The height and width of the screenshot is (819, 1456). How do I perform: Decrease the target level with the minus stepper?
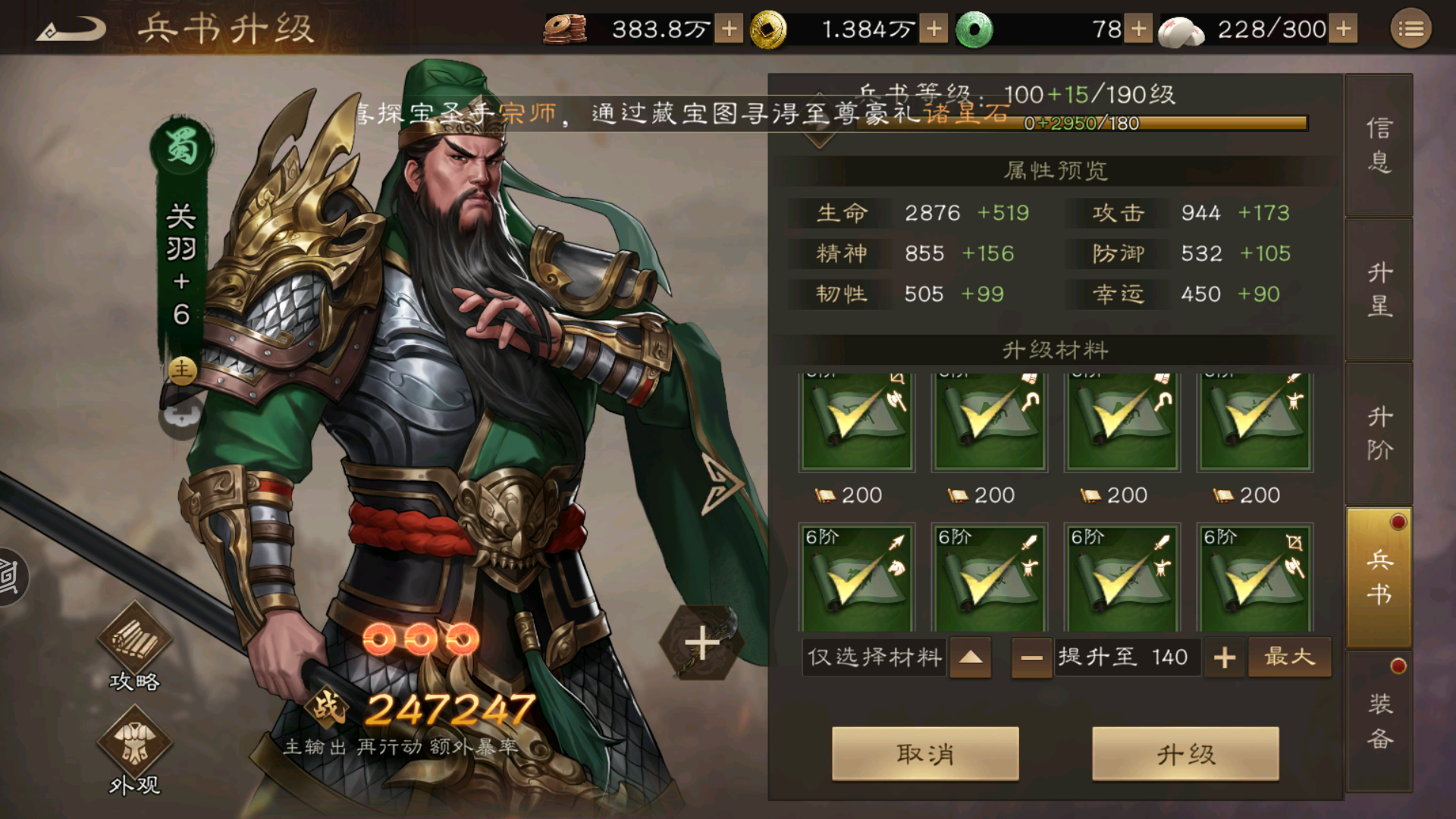1031,657
